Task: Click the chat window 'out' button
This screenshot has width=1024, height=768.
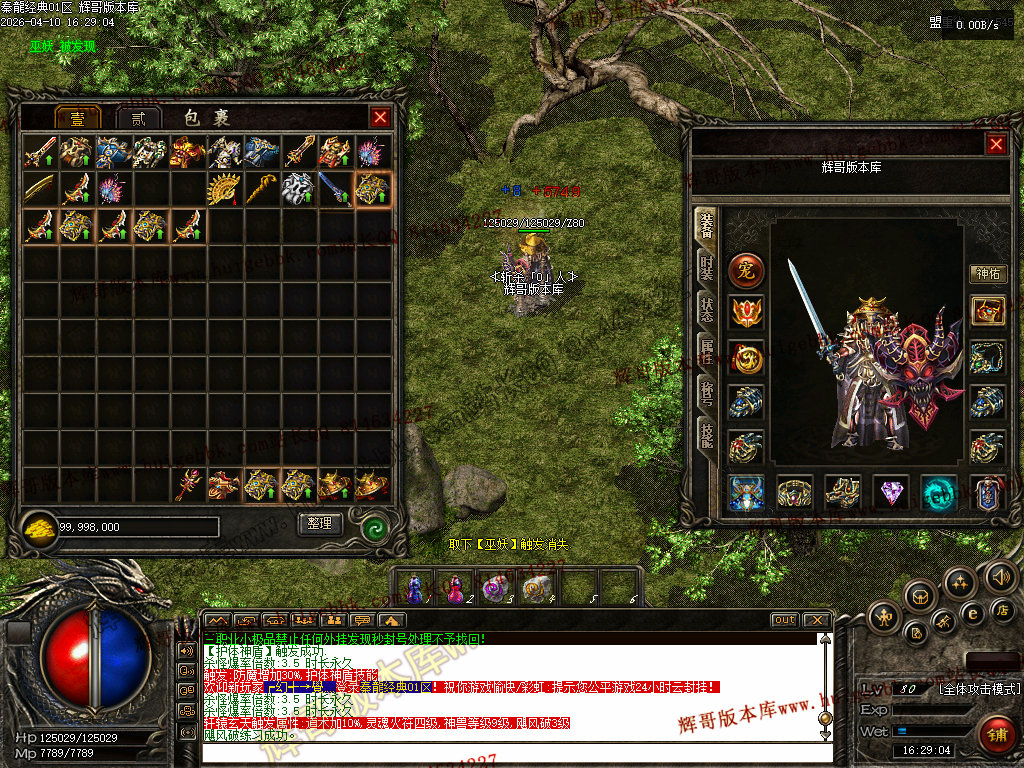Action: pos(784,620)
